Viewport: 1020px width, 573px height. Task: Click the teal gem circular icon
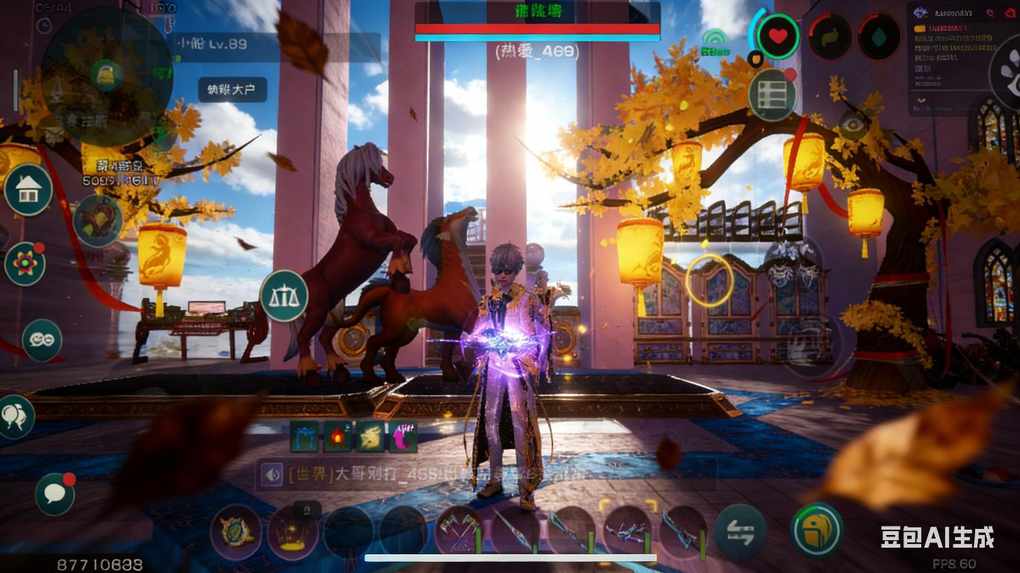[x=879, y=37]
